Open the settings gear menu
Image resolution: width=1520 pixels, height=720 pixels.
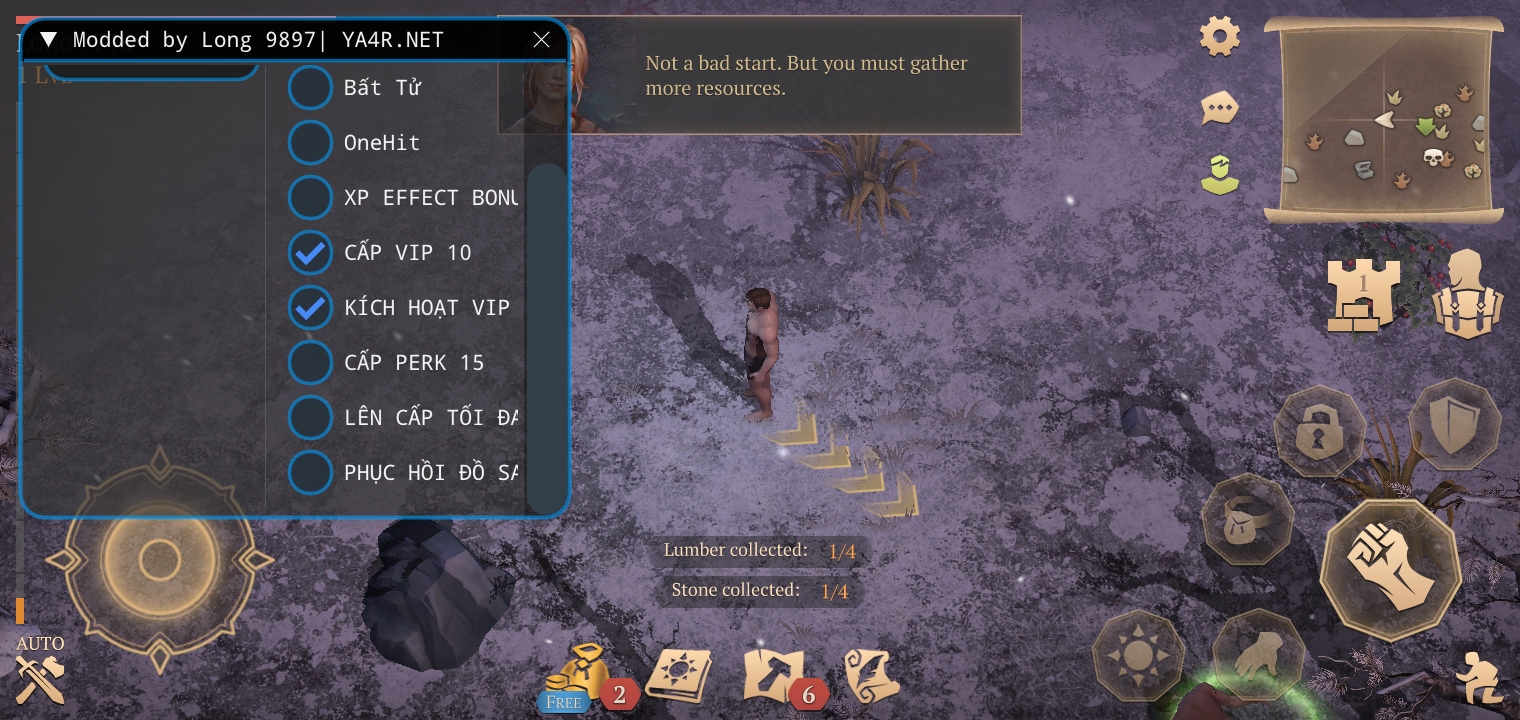click(1220, 38)
